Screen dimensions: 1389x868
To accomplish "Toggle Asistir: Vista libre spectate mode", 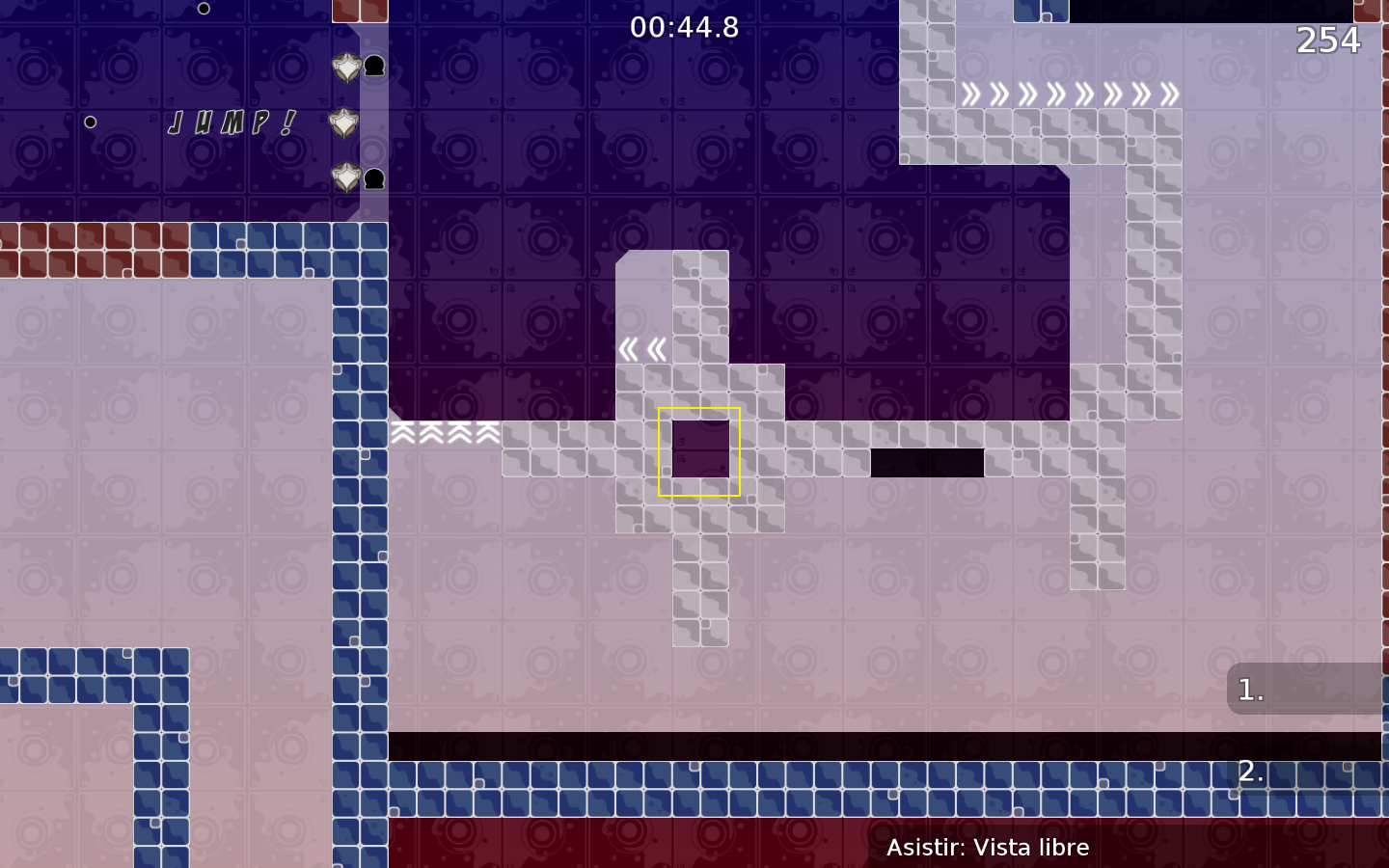I will pyautogui.click(x=989, y=848).
